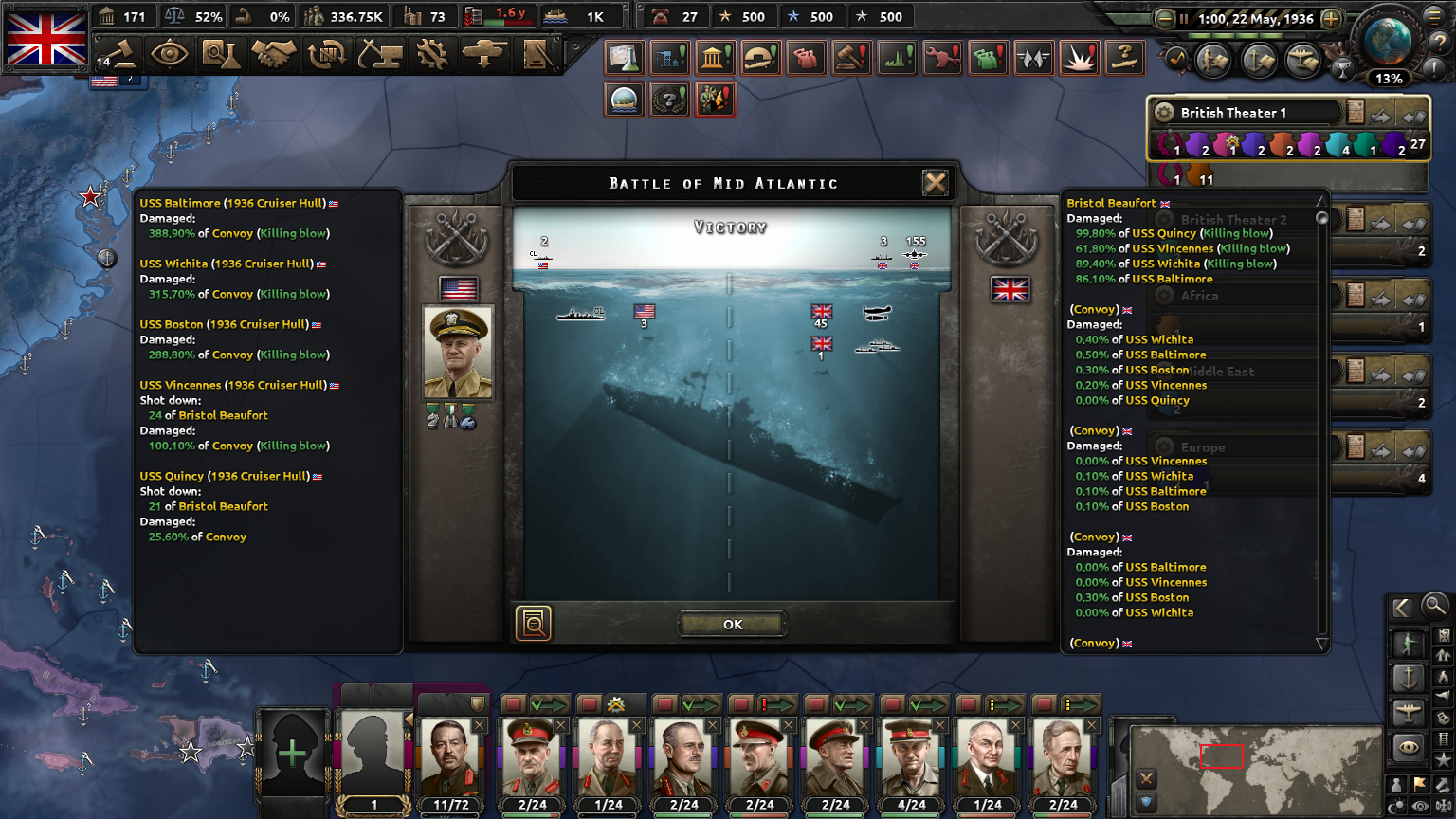Click OK to dismiss the battle results
The width and height of the screenshot is (1456, 819).
731,624
